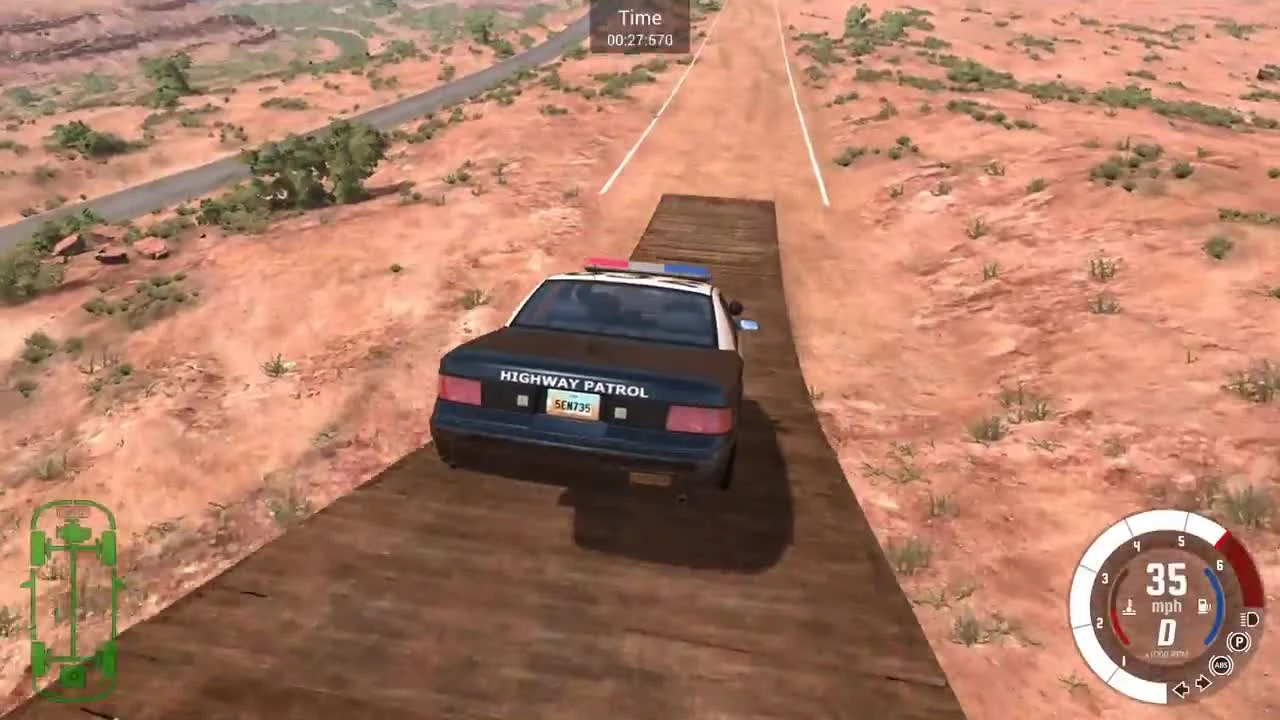Expand the Time display panel
The width and height of the screenshot is (1280, 720).
(640, 27)
